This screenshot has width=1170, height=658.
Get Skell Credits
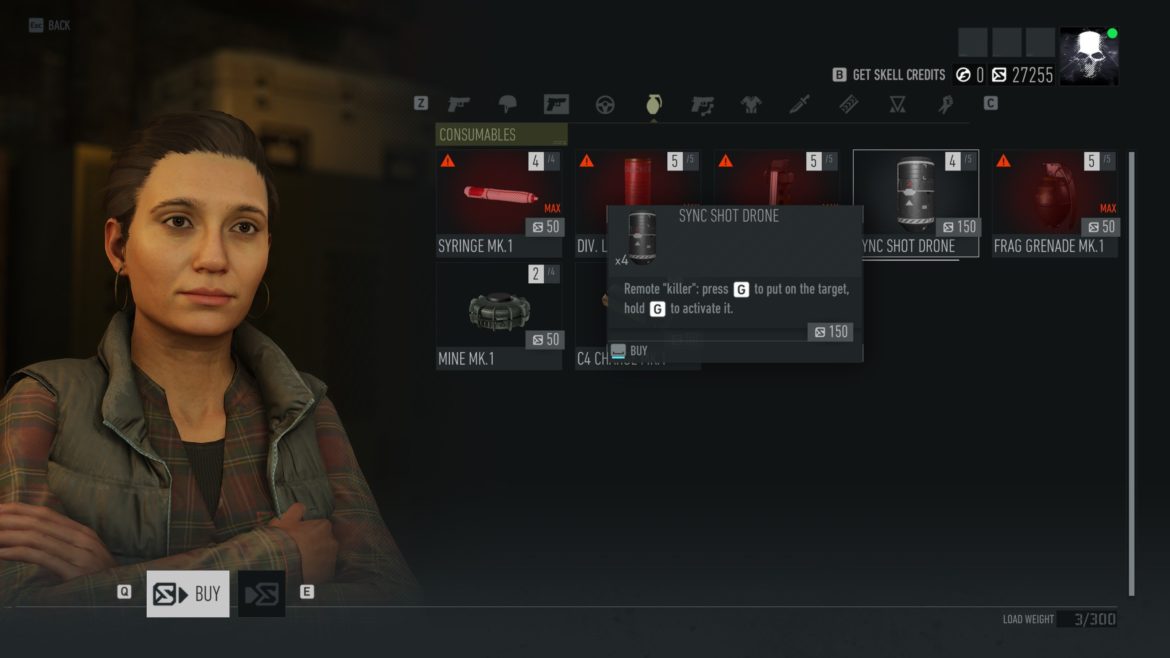coord(889,75)
